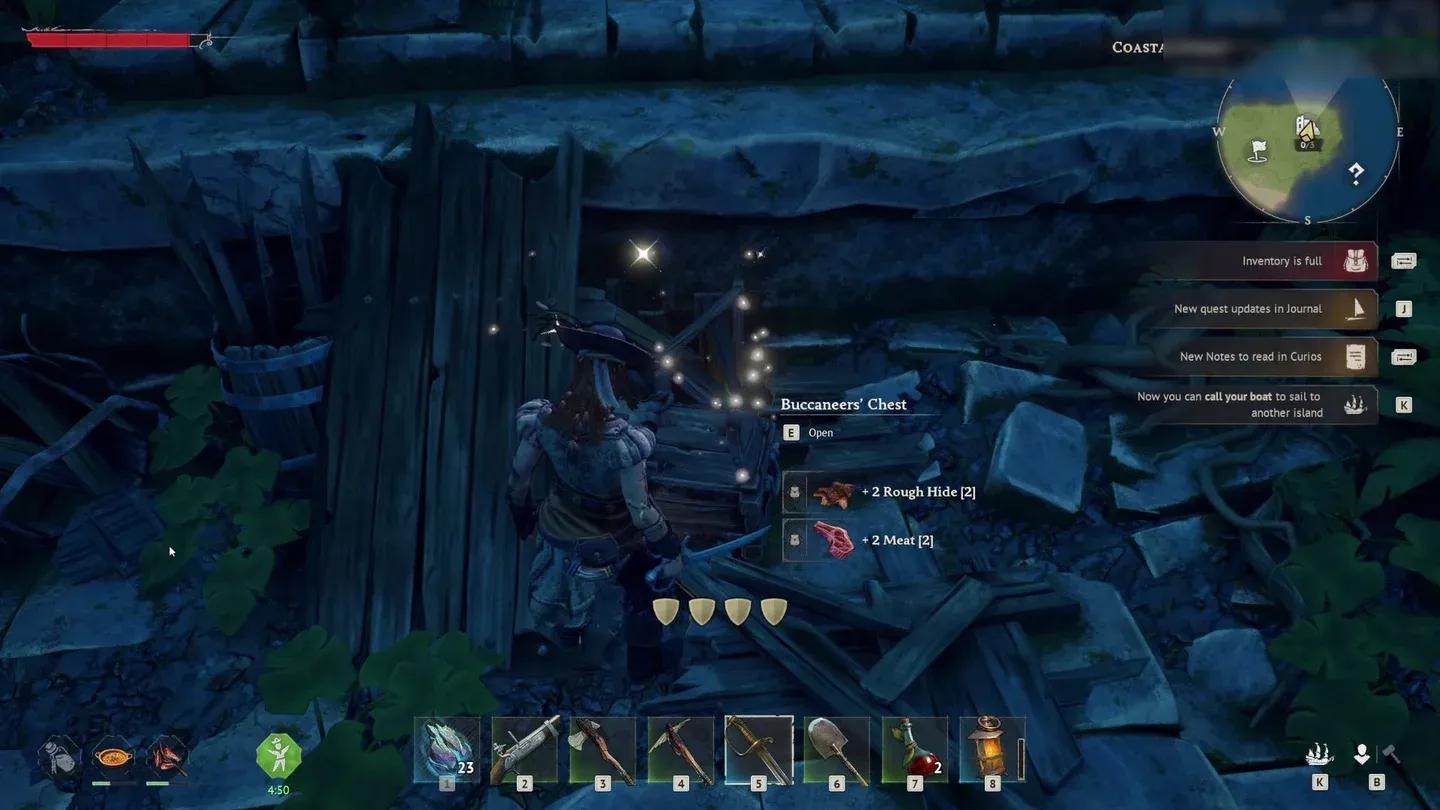The width and height of the screenshot is (1440, 810).
Task: Click the question mark marker beside the minimap
Action: coord(1356,172)
